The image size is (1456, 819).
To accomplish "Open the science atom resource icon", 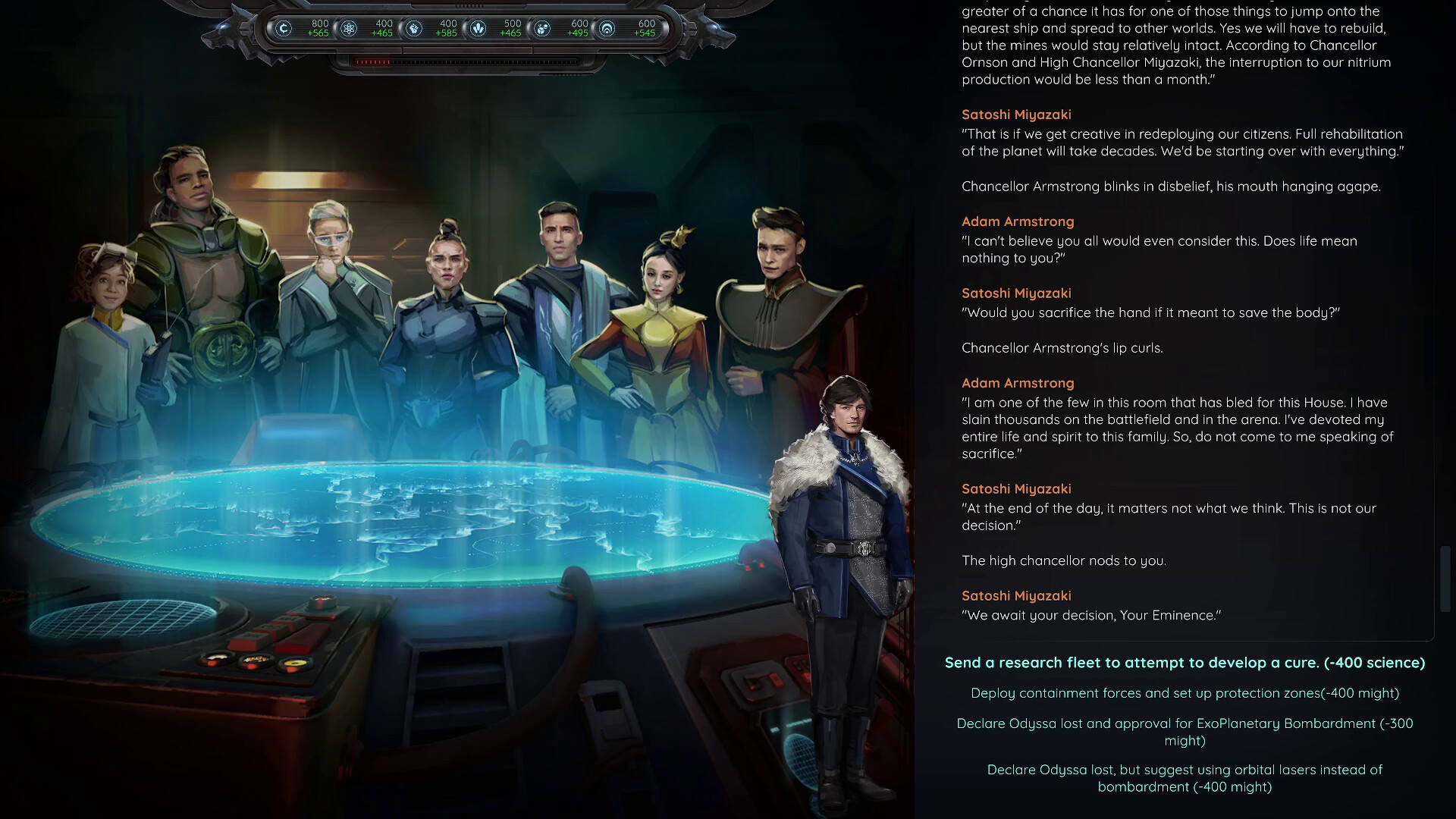I will pos(349,28).
